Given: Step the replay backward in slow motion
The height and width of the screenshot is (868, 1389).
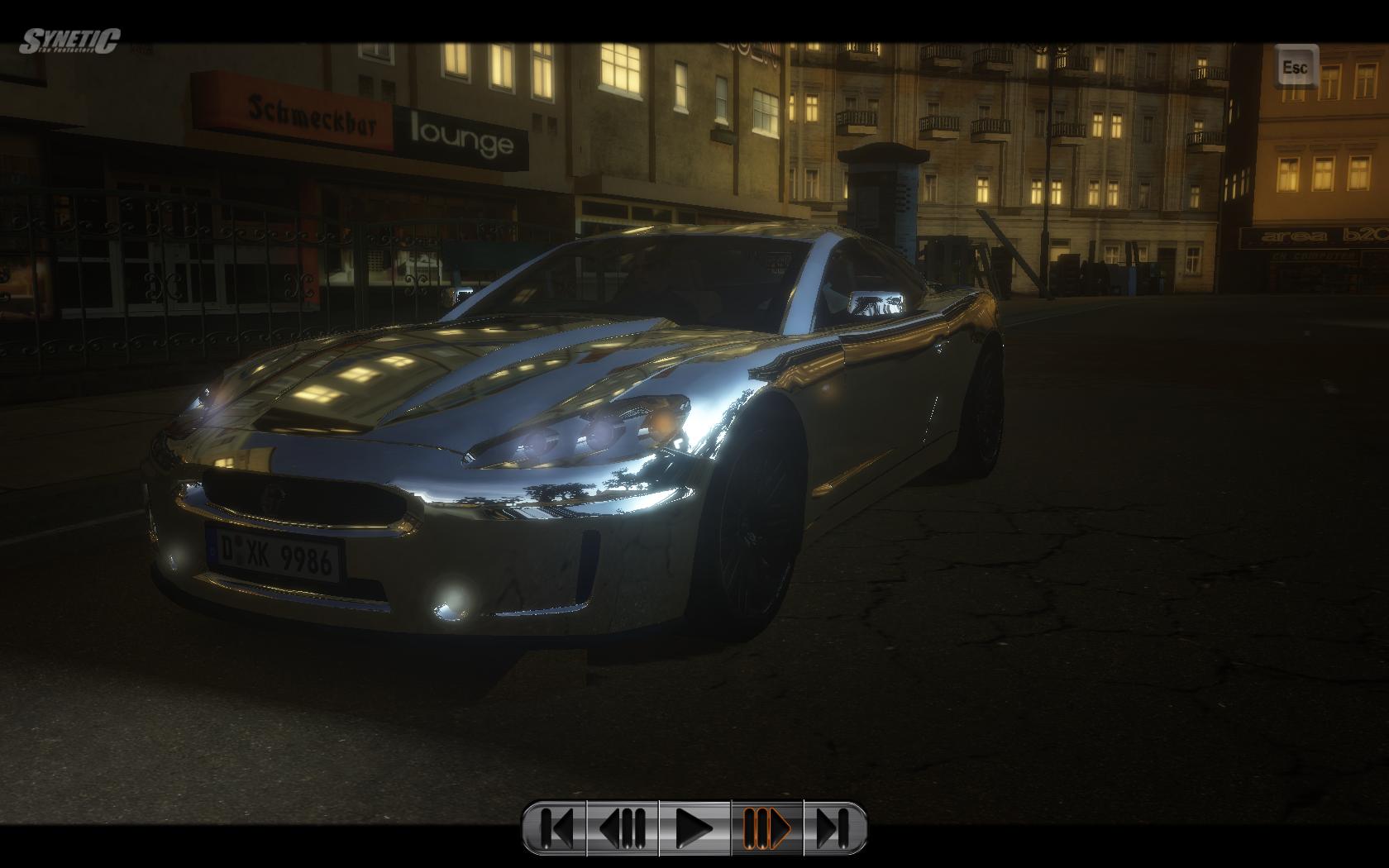Looking at the screenshot, I should (x=623, y=827).
